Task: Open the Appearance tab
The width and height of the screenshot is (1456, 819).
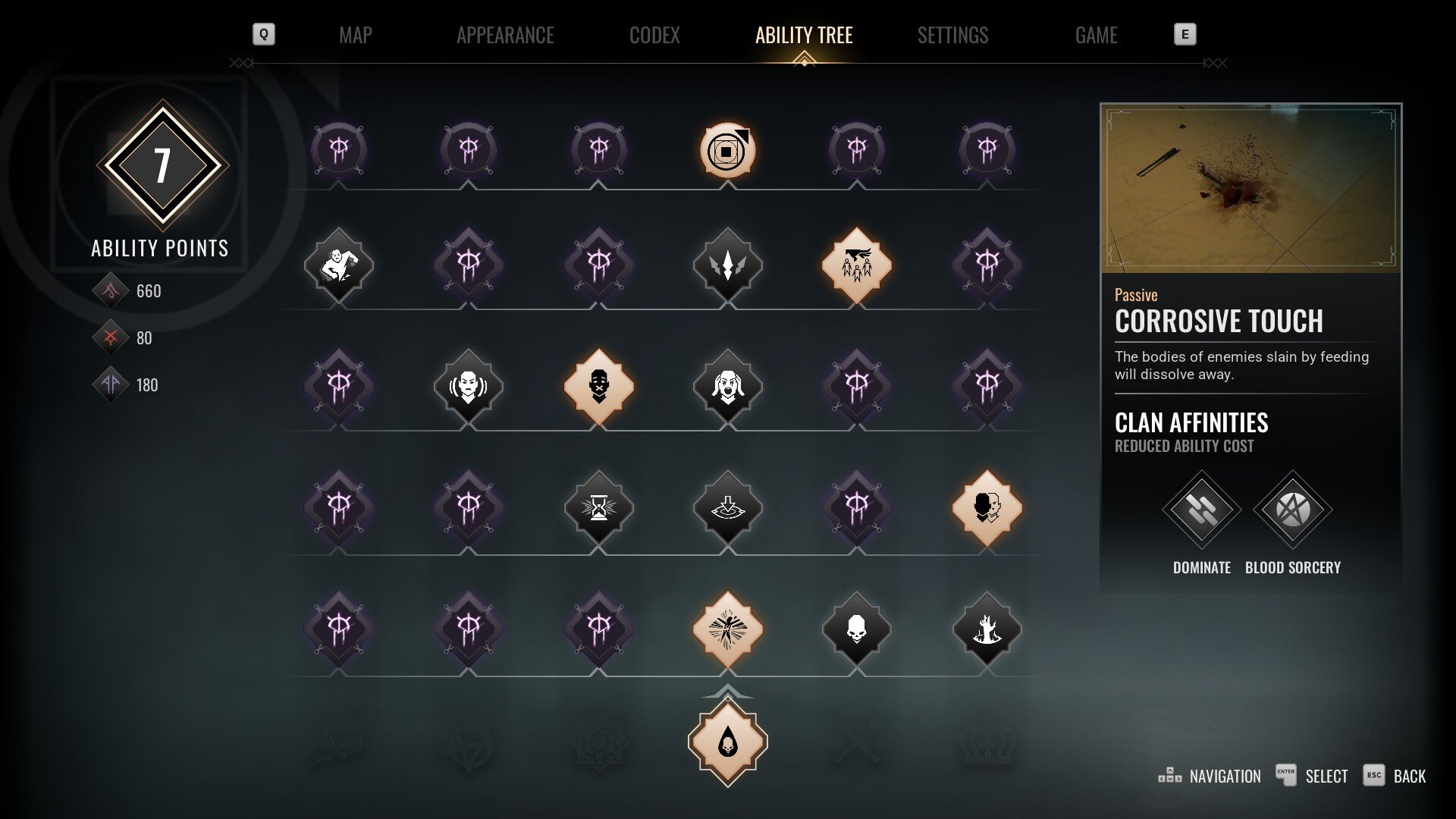Action: (x=505, y=35)
